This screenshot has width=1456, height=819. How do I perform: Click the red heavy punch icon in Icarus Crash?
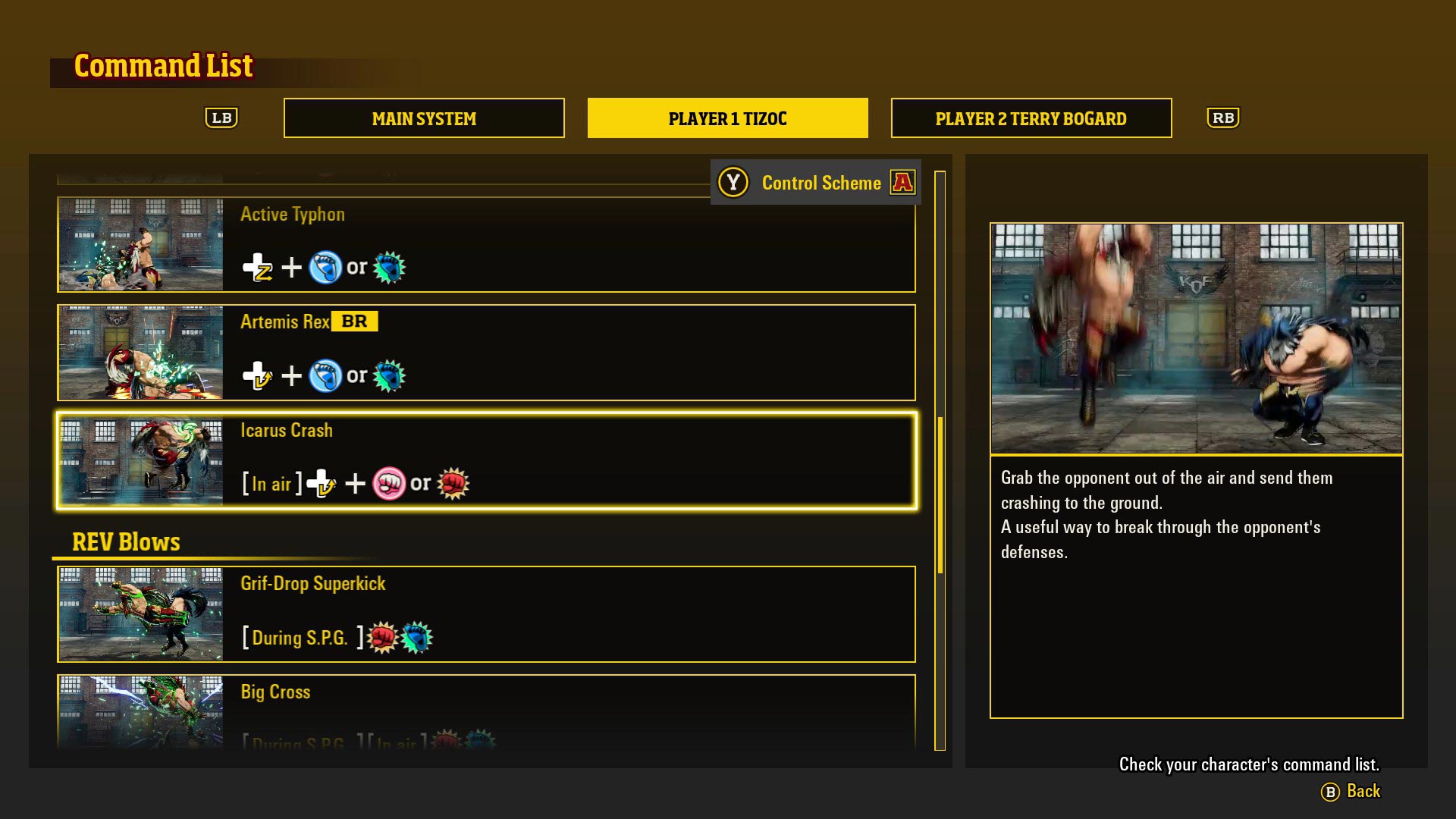pyautogui.click(x=453, y=483)
